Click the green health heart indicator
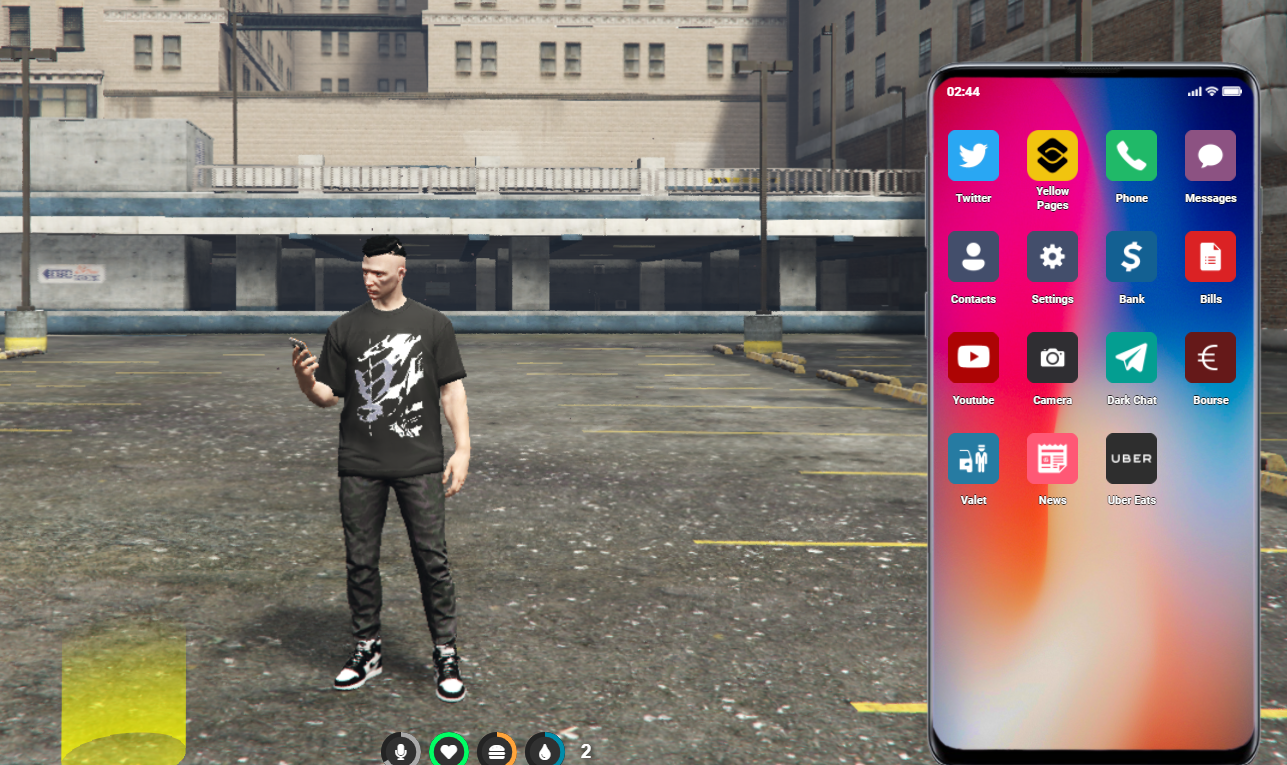 click(x=448, y=749)
